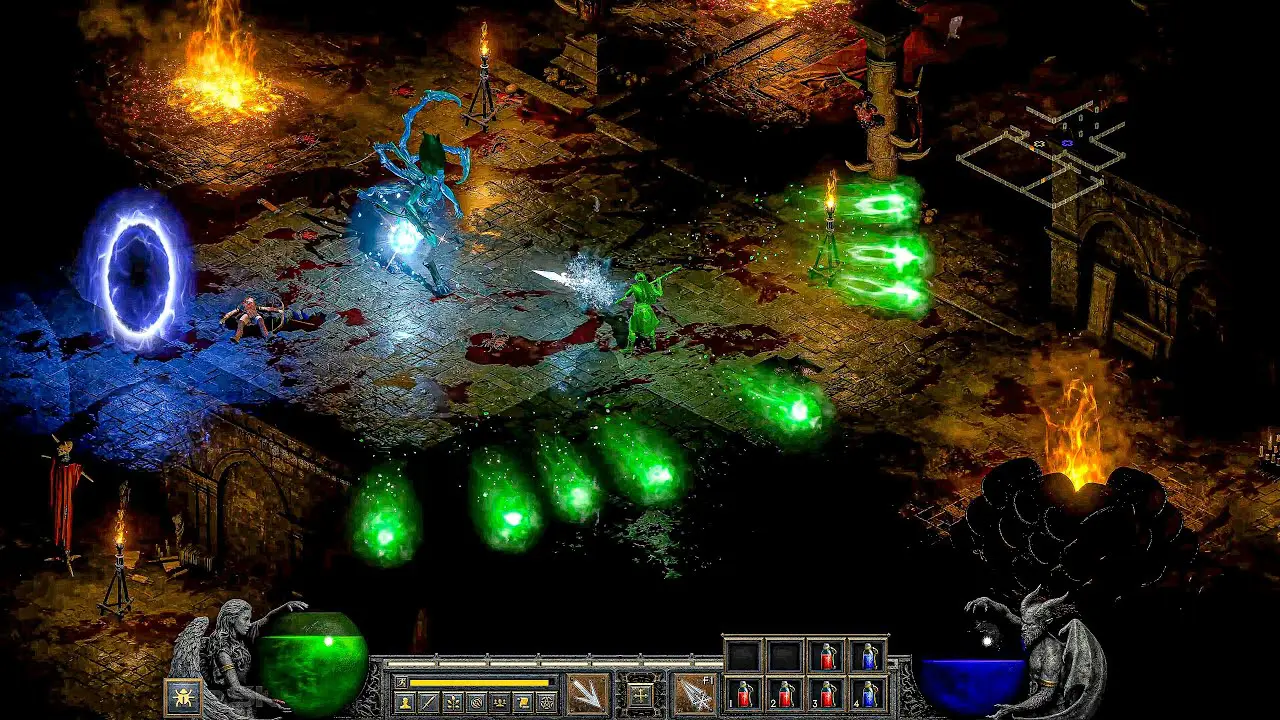Open the quest log scroll icon
This screenshot has height=720, width=1280.
(523, 702)
